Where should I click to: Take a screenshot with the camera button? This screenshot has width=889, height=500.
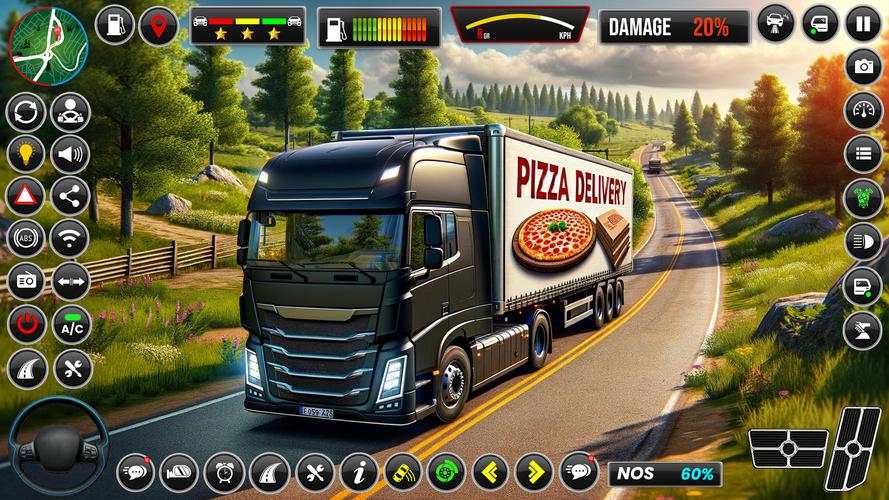[x=863, y=67]
